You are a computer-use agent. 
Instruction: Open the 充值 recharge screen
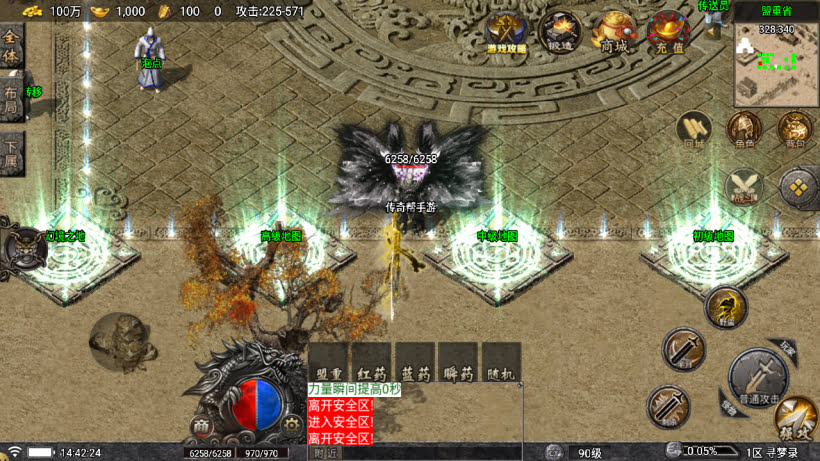click(x=667, y=33)
